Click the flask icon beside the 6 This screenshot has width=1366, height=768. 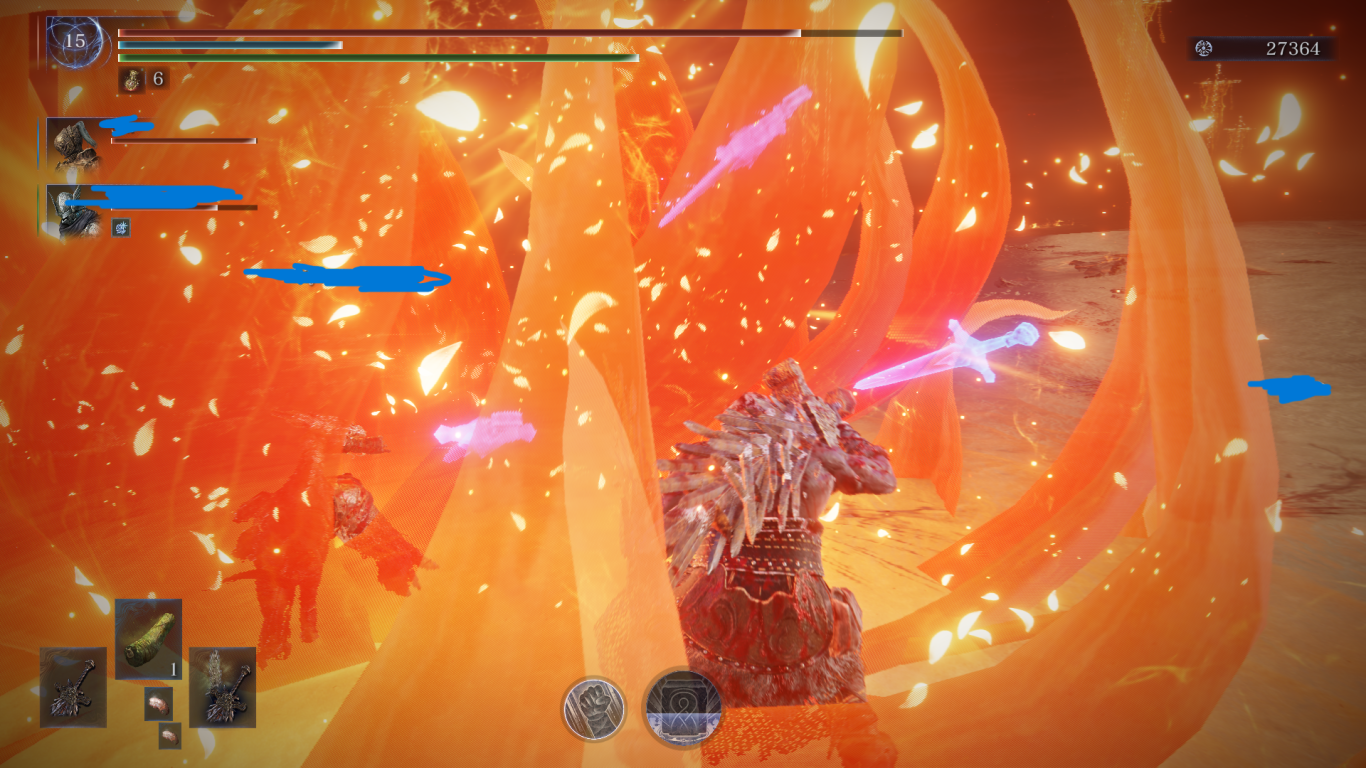(x=132, y=80)
